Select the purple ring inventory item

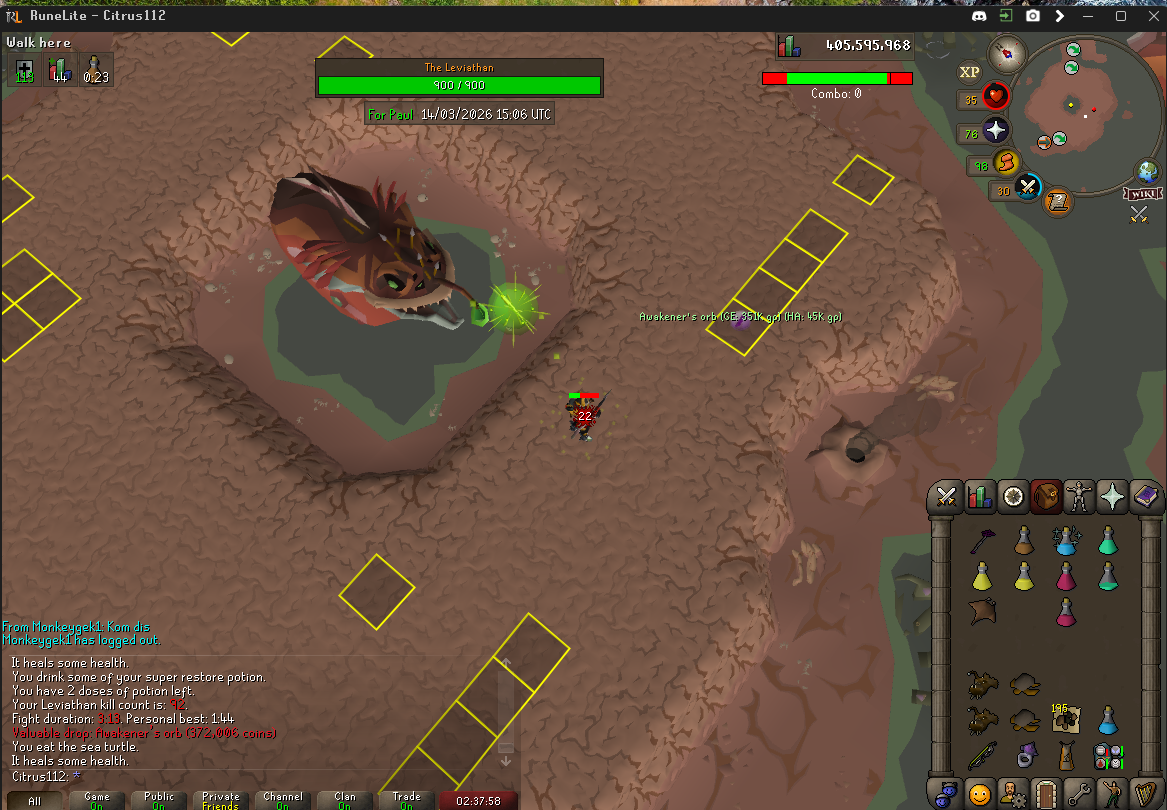(1023, 756)
